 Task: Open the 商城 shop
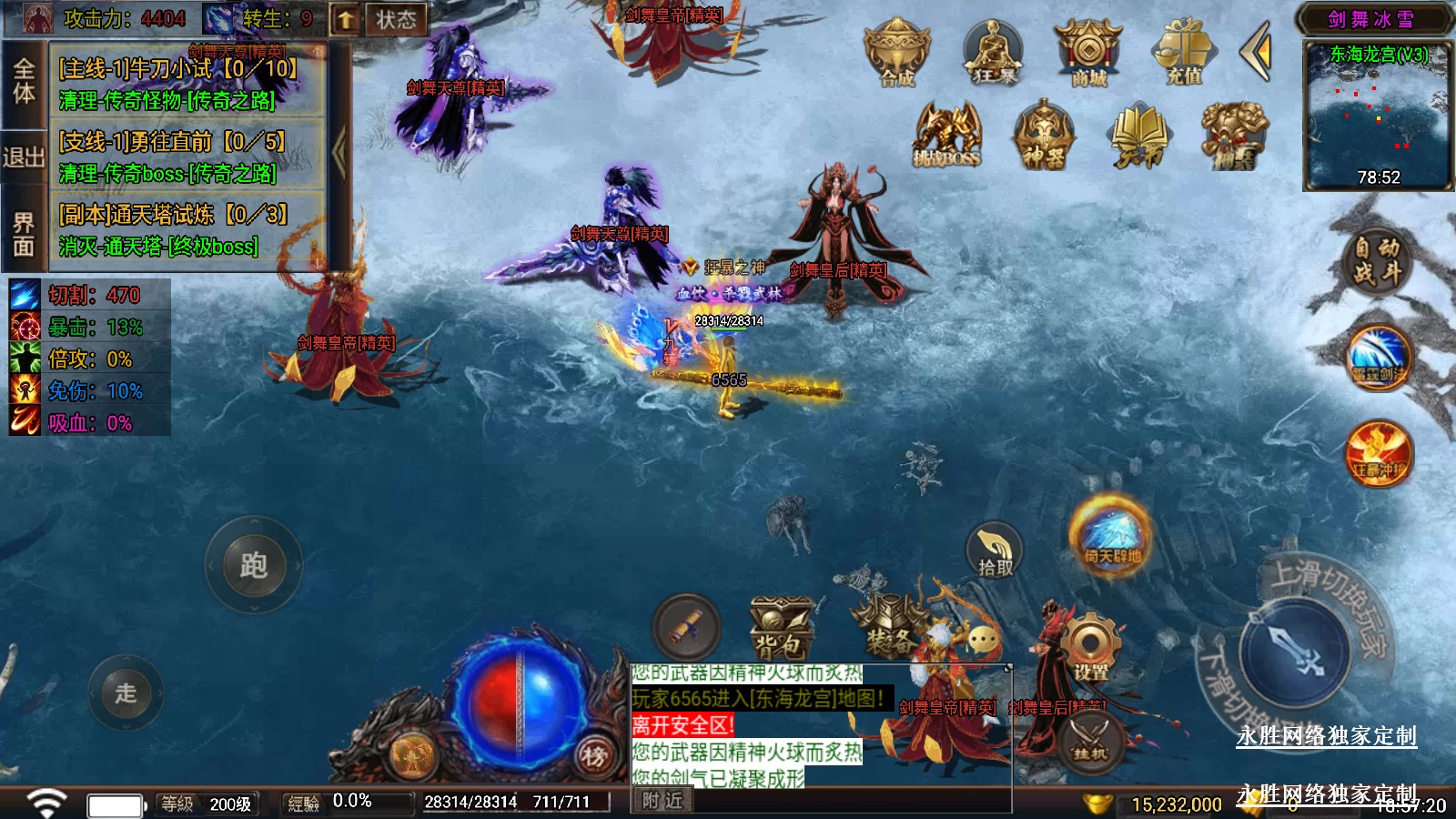[x=1088, y=54]
